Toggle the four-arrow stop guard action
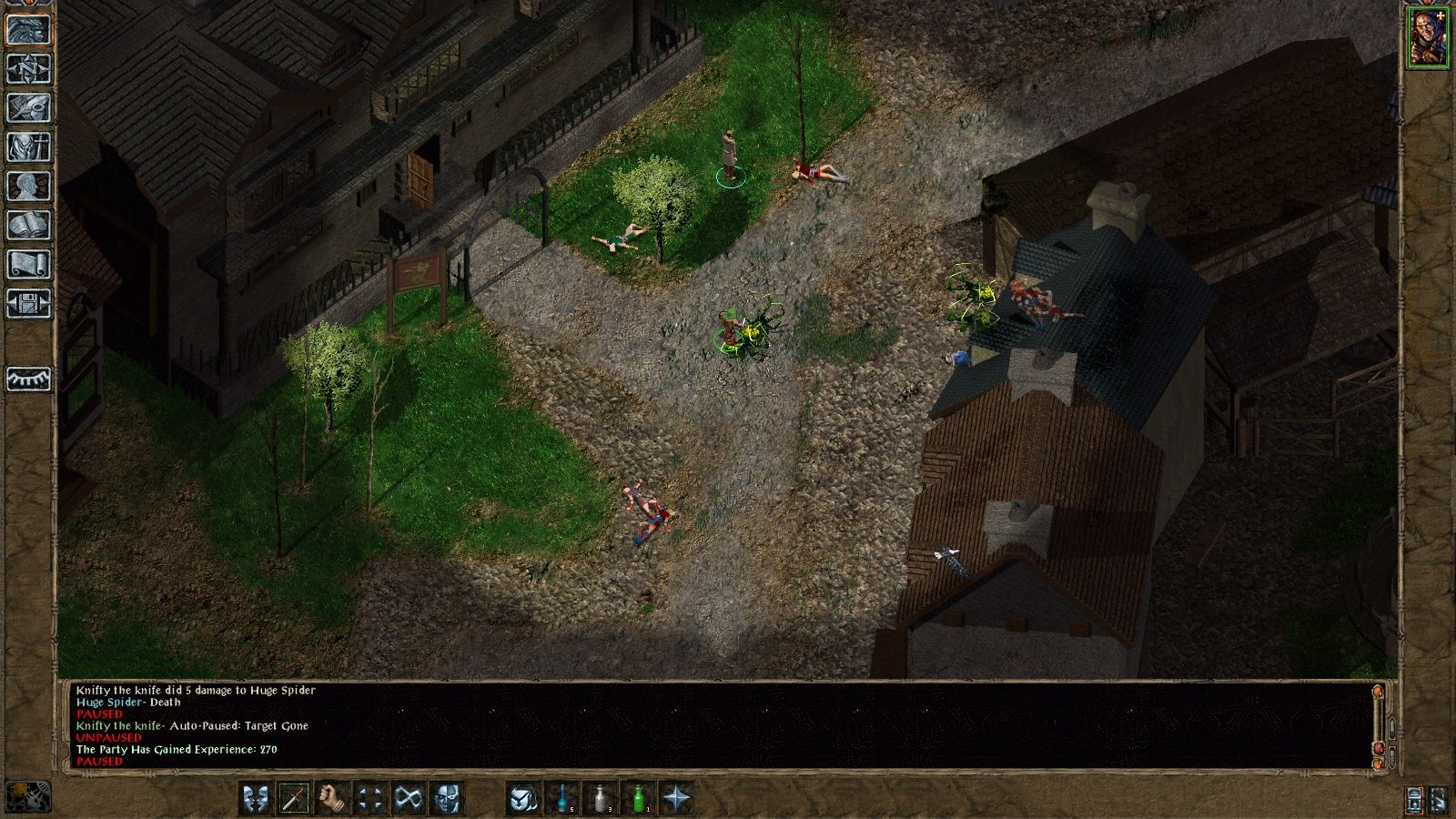The height and width of the screenshot is (819, 1456). tap(369, 798)
